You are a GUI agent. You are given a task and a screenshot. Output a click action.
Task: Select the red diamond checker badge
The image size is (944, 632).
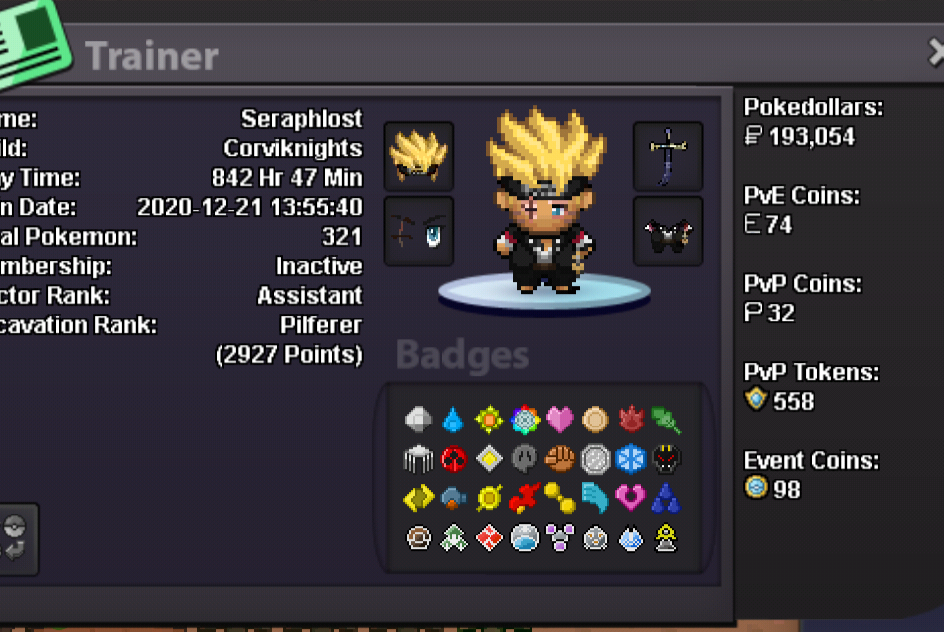click(489, 538)
